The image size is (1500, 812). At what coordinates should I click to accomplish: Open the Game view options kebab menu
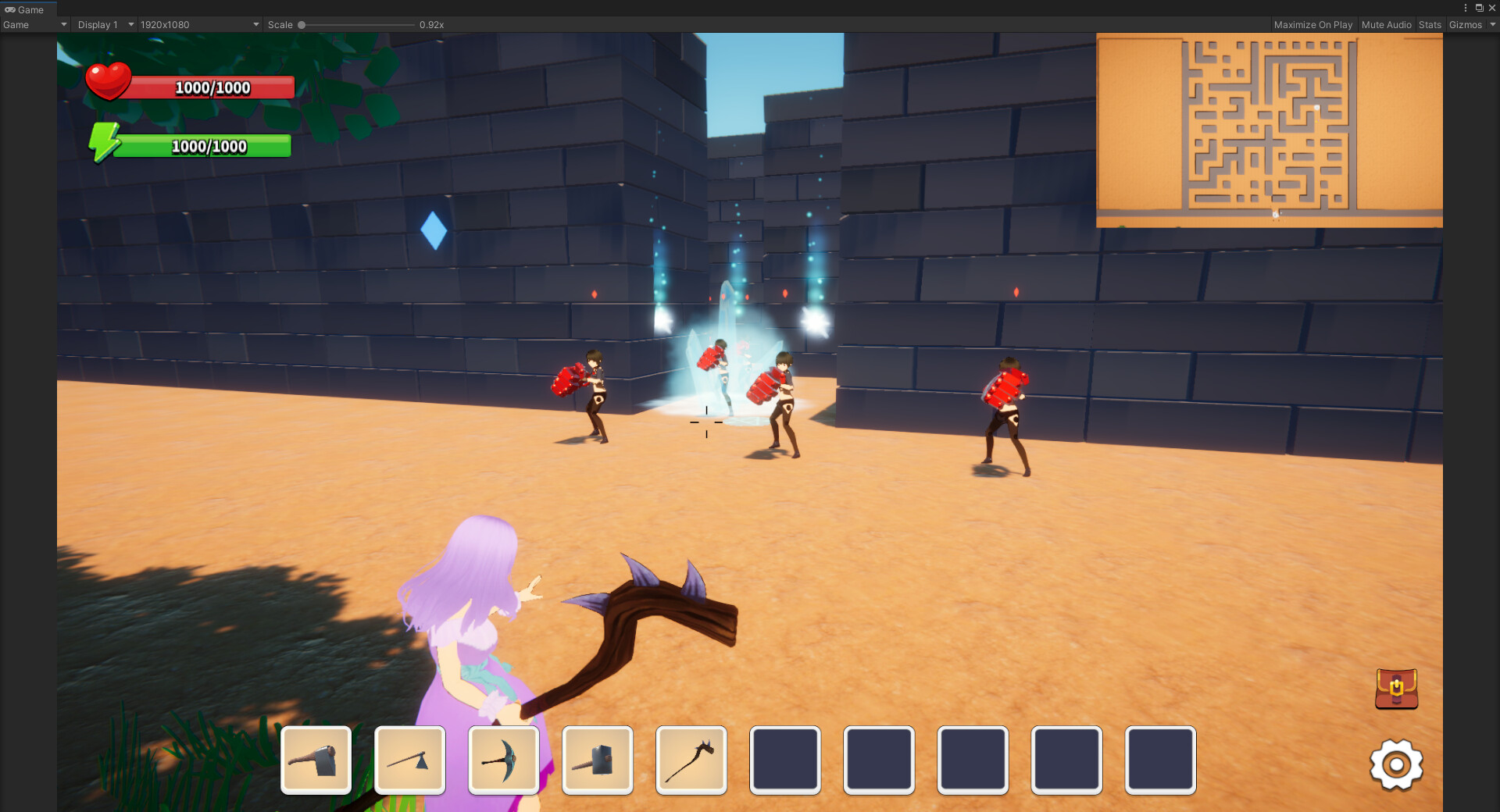[1466, 8]
